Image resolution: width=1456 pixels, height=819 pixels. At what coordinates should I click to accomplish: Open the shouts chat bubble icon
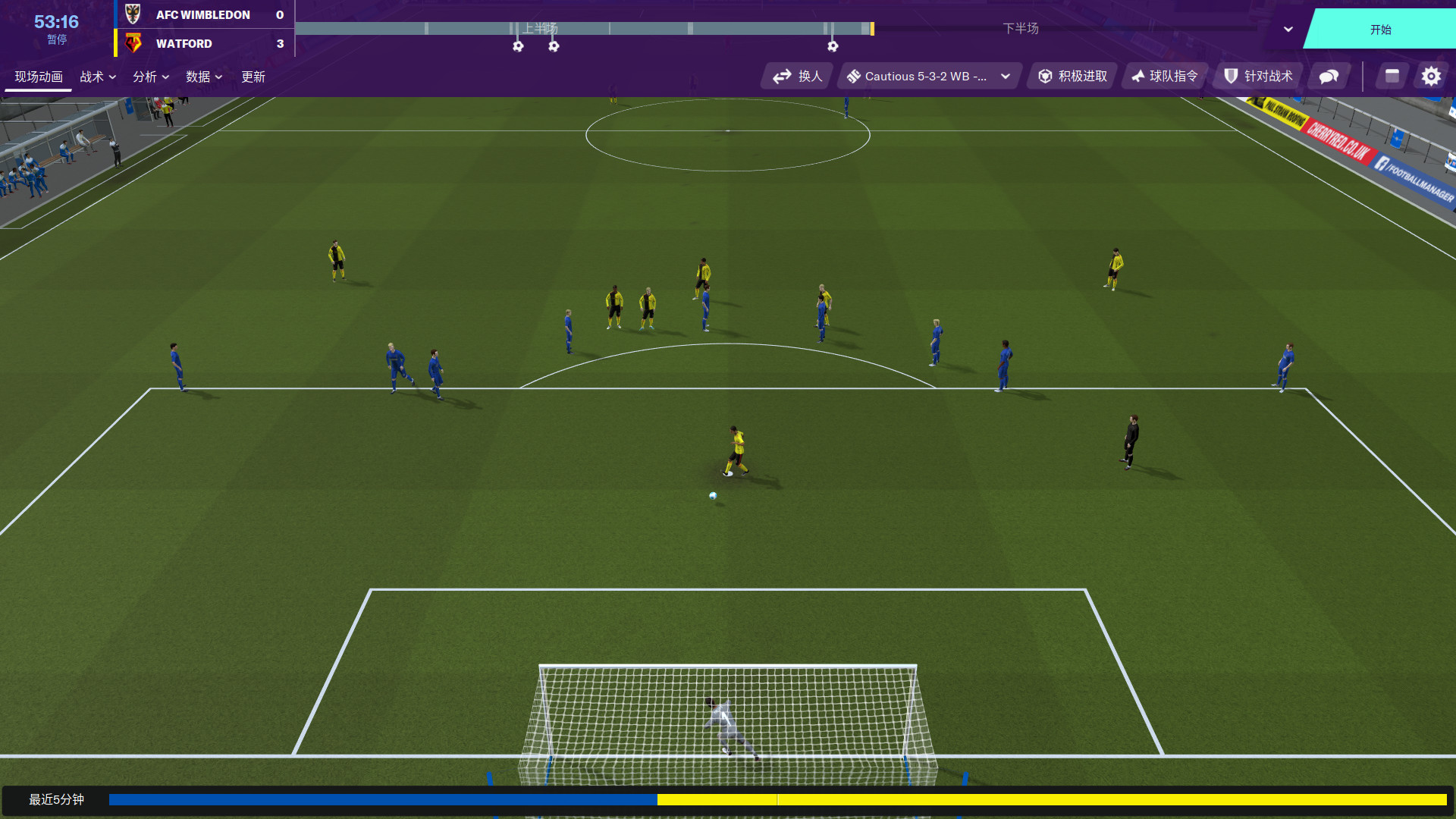click(1328, 76)
